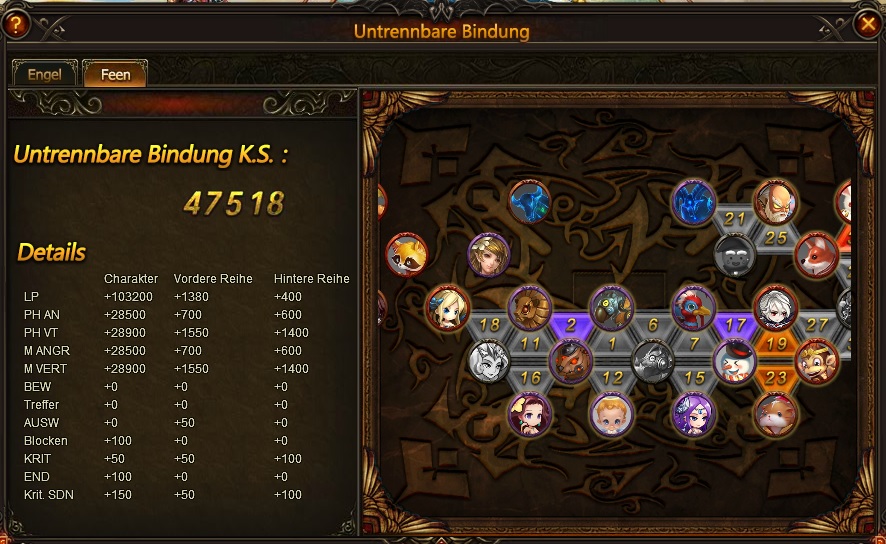
Task: Switch to the Engel tab
Action: coord(44,74)
